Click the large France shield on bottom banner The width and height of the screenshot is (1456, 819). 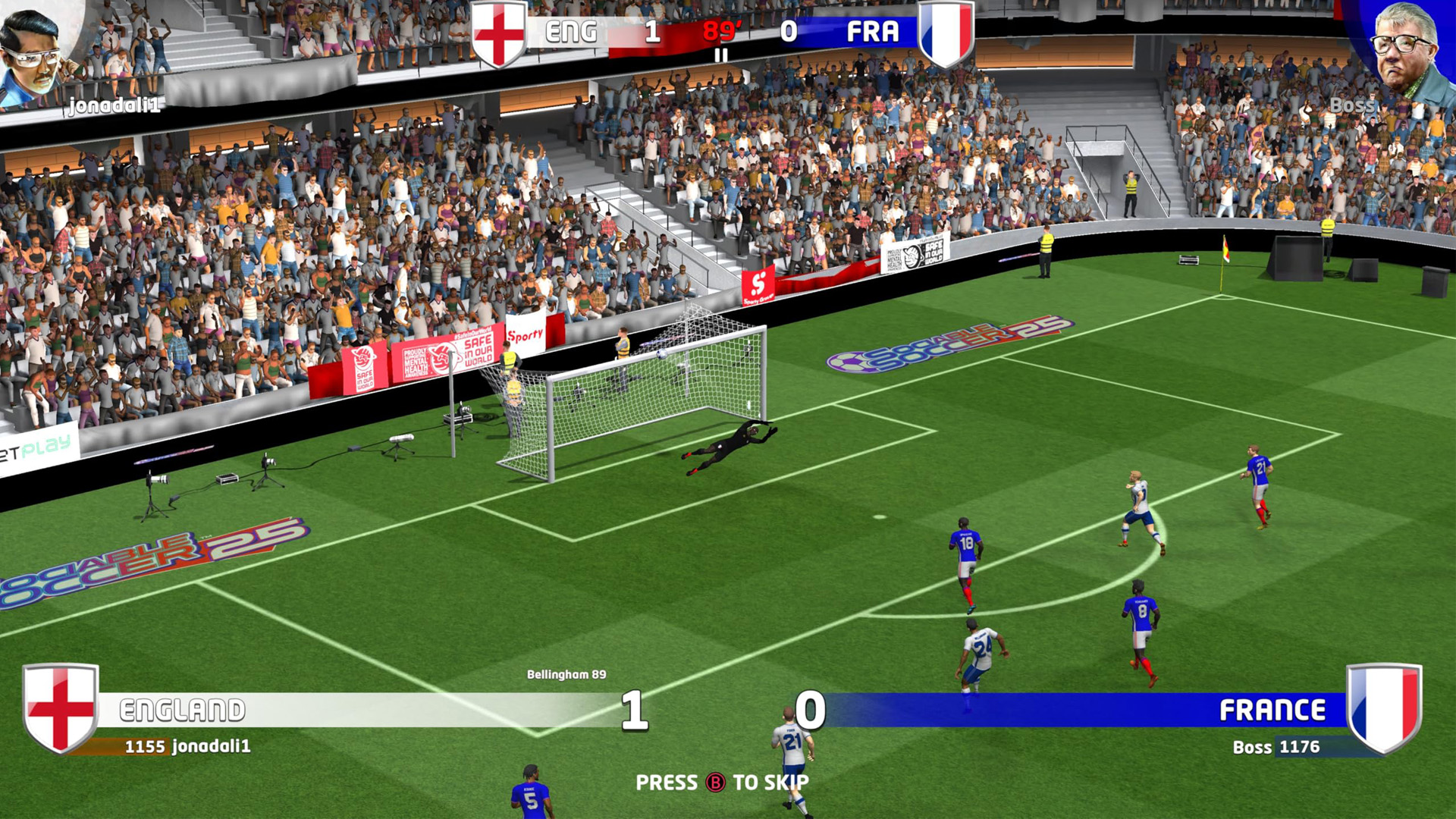tap(1384, 708)
